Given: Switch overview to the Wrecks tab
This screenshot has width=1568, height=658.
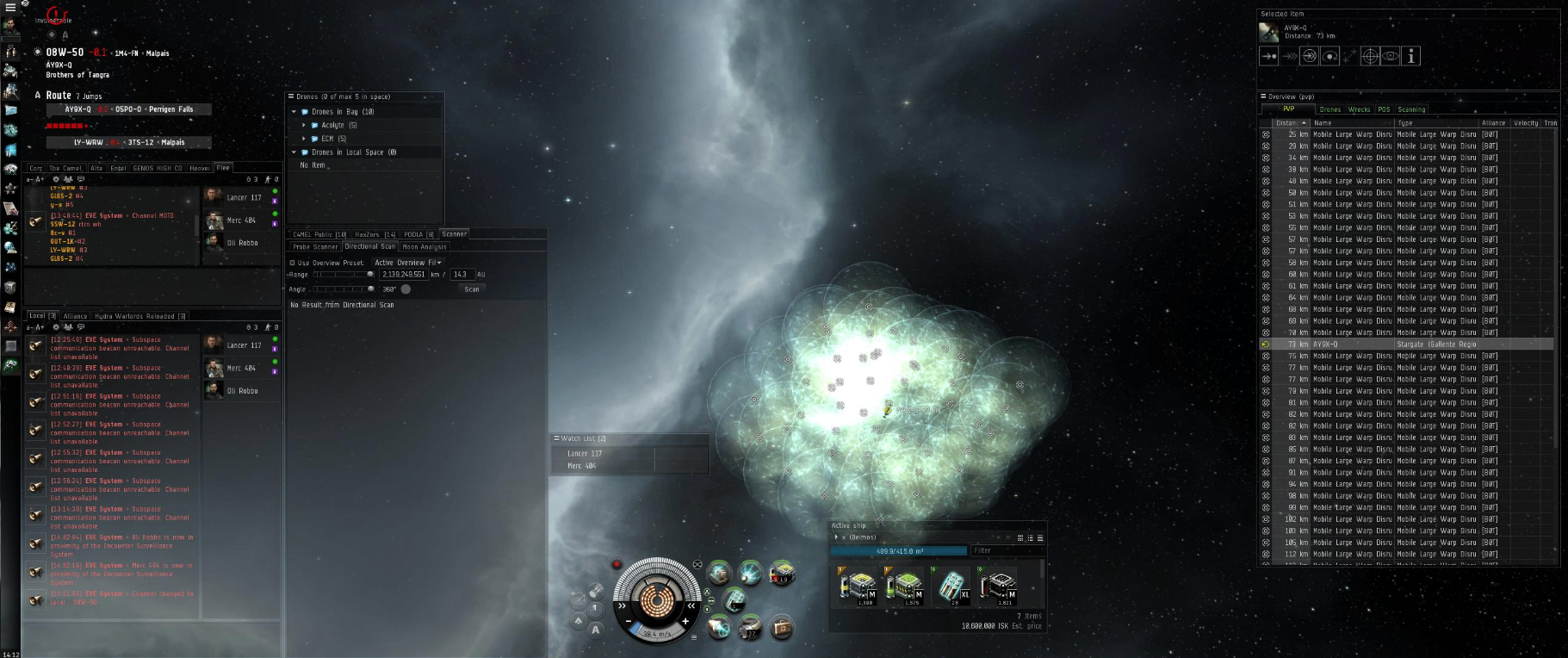Looking at the screenshot, I should 1359,109.
